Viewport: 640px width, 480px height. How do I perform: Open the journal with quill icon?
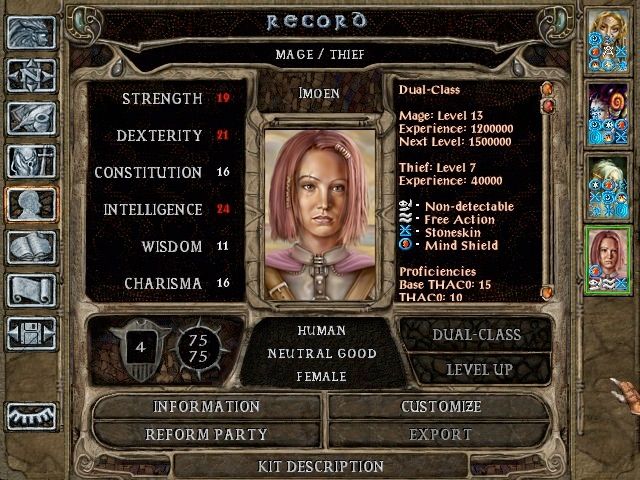31,118
